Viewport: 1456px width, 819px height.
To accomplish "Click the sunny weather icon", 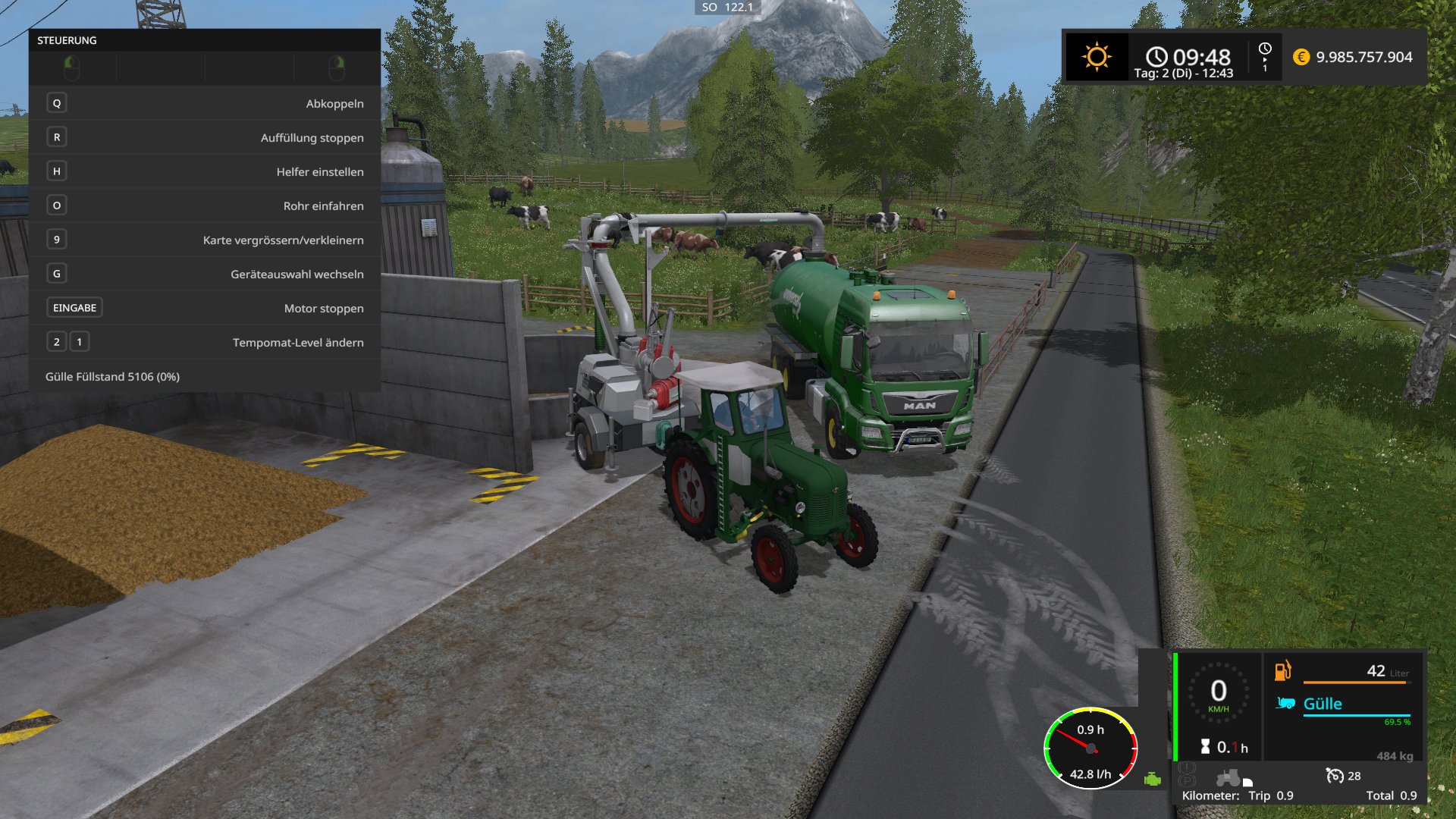I will click(x=1097, y=57).
